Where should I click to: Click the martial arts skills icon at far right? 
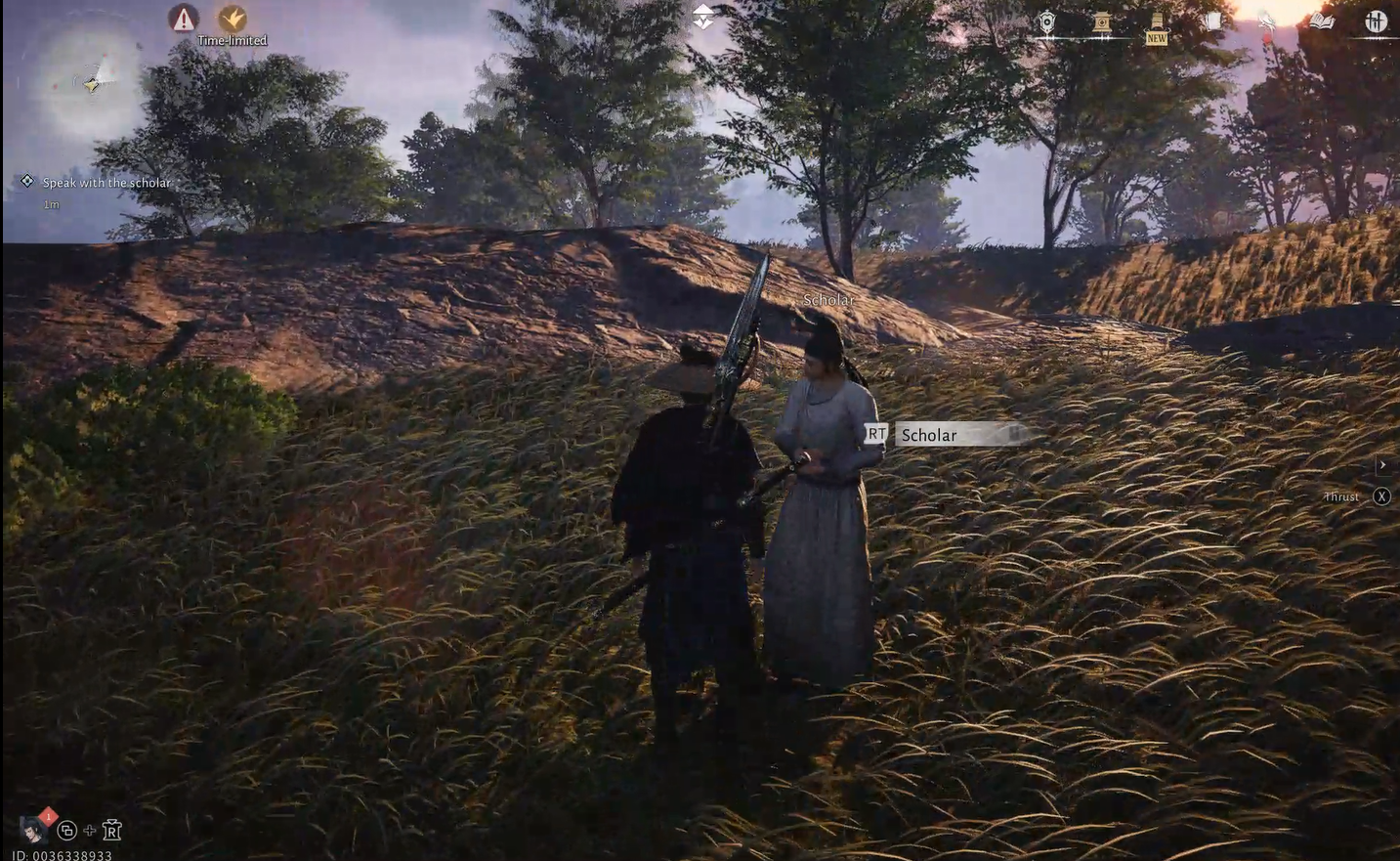tap(1377, 22)
